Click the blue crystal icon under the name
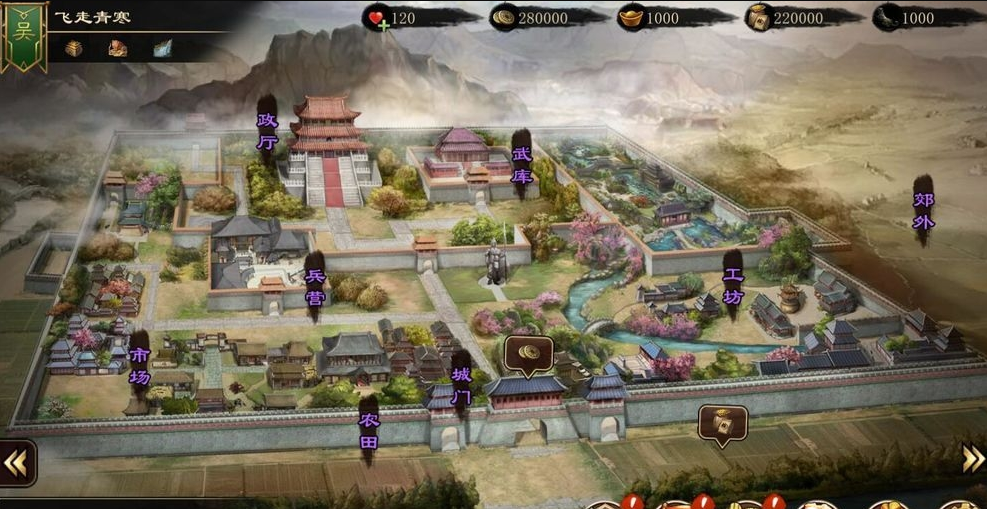Viewport: 987px width, 509px height. tap(162, 48)
